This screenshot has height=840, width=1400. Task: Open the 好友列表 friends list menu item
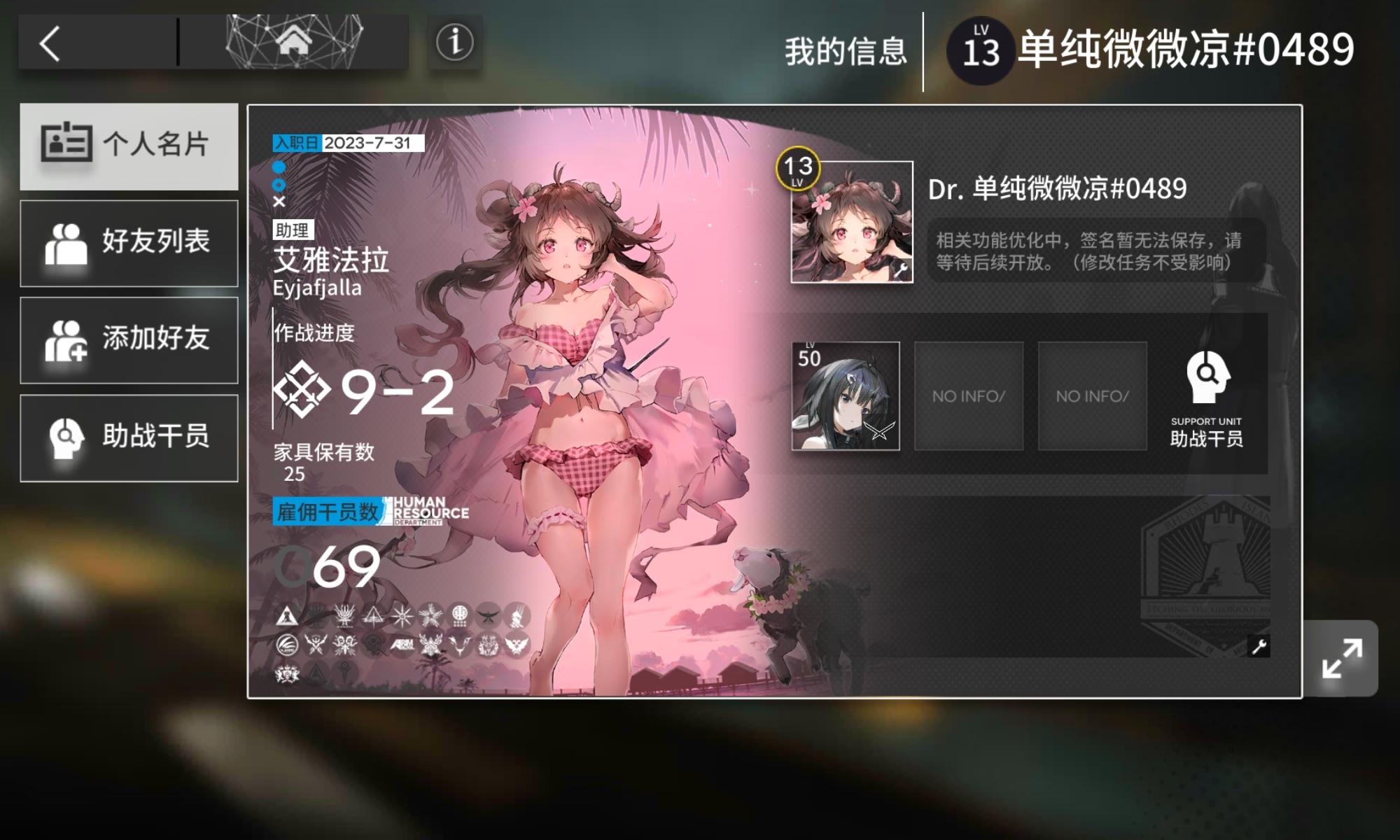pyautogui.click(x=129, y=241)
